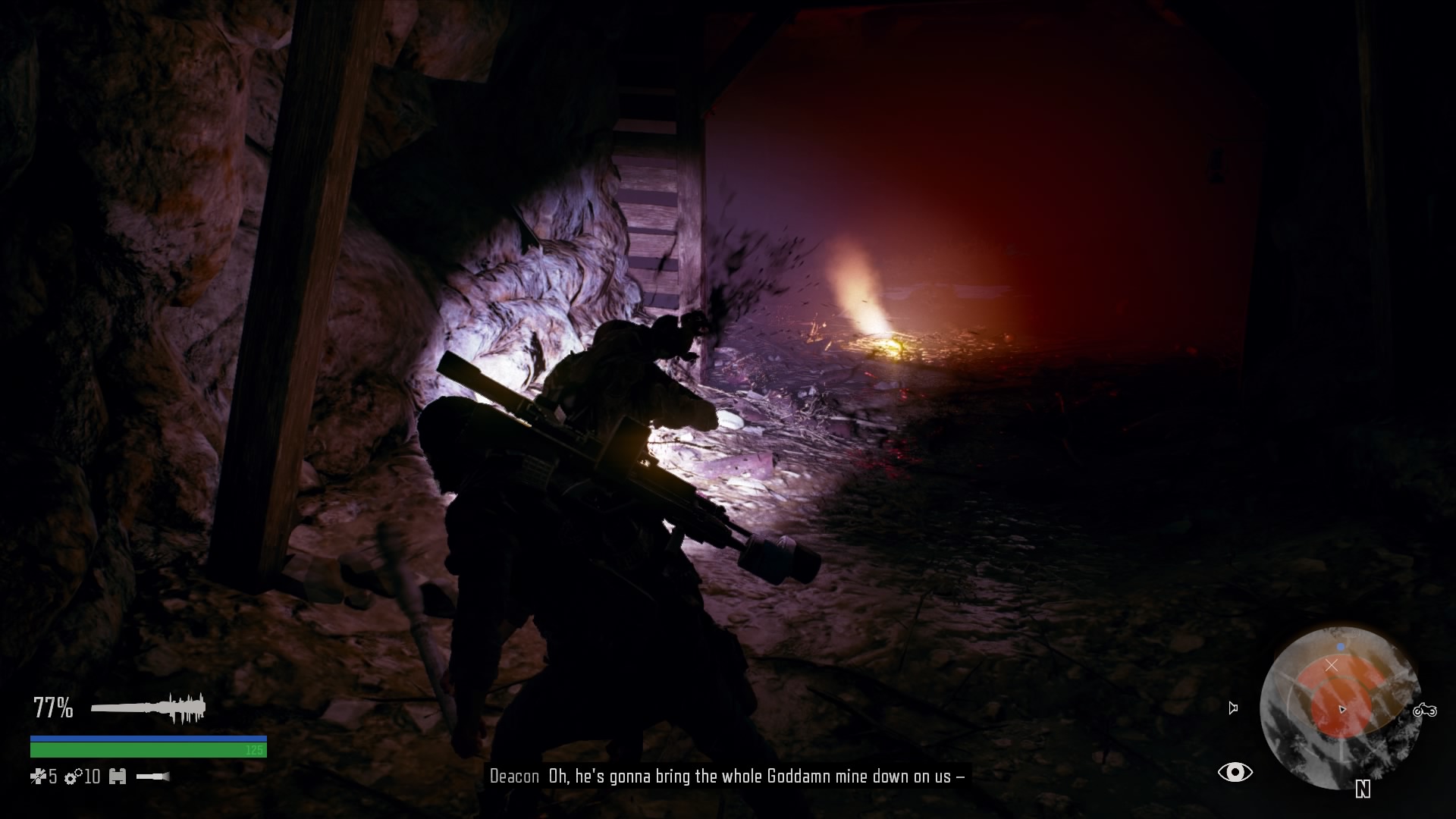The image size is (1456, 819).
Task: Select the bandage health kit icon
Action: tap(39, 777)
